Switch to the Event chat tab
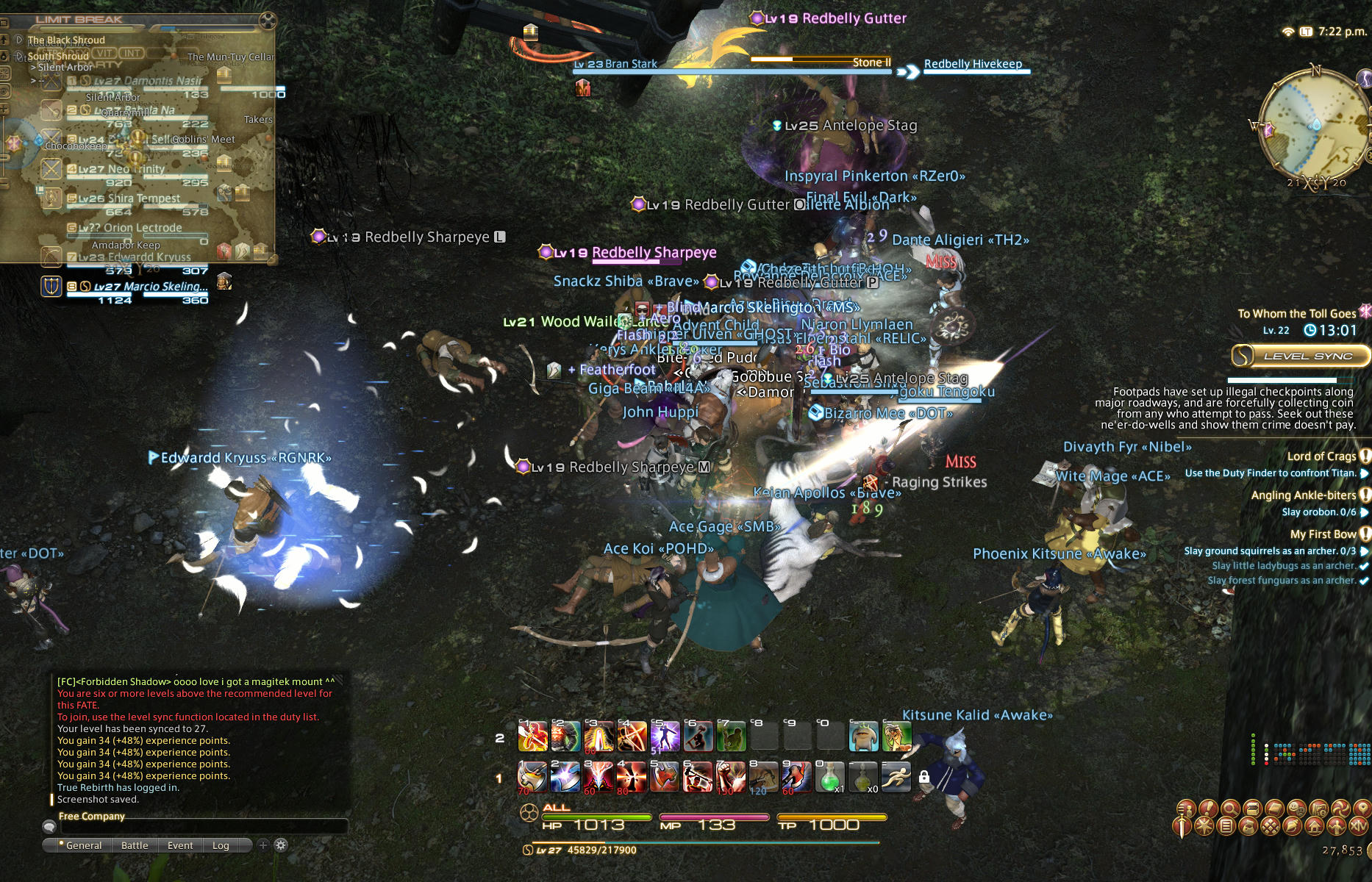Image resolution: width=1372 pixels, height=882 pixels. (180, 845)
